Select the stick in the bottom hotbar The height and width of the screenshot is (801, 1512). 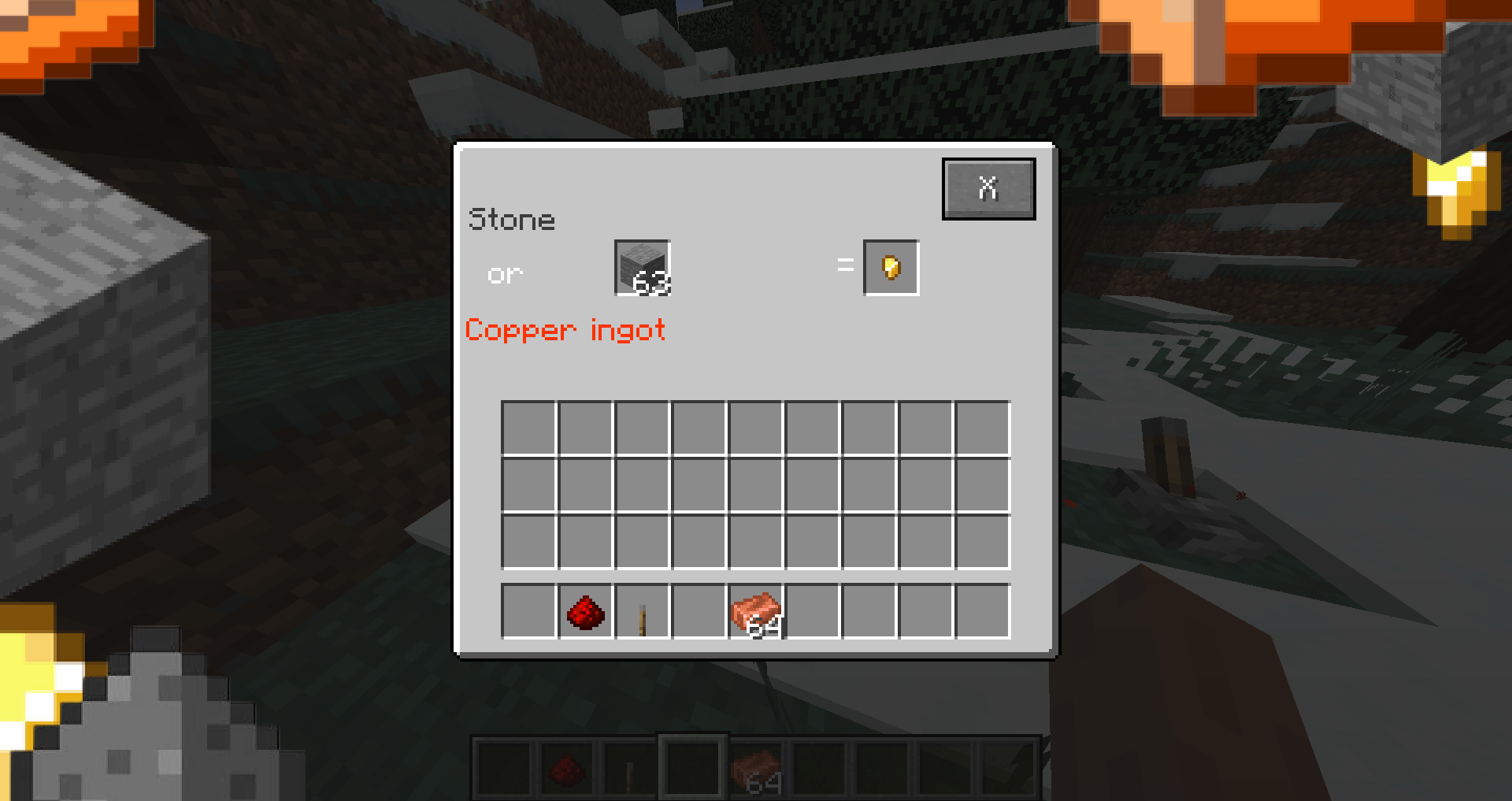629,767
